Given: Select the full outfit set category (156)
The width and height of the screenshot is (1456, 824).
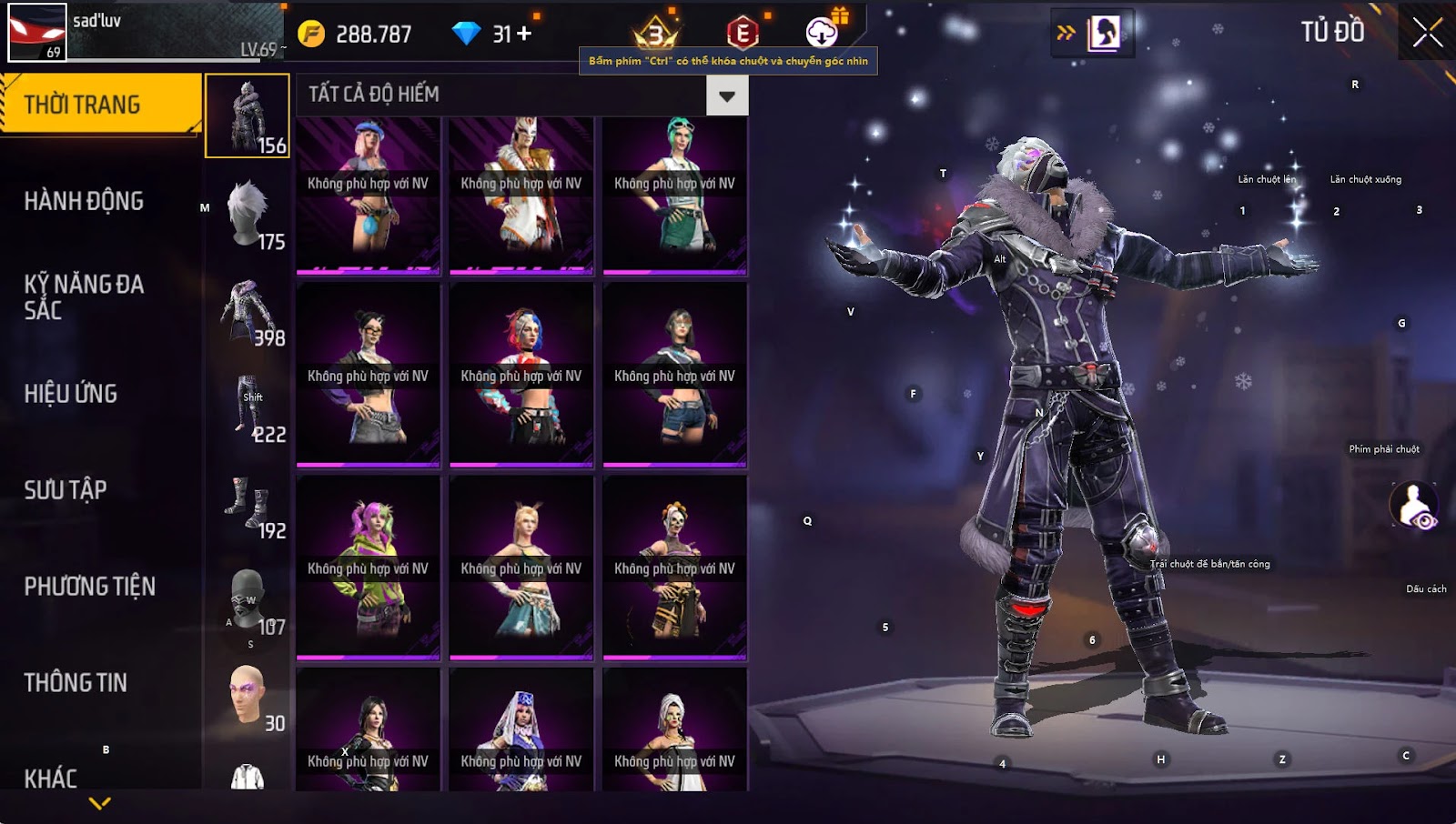Looking at the screenshot, I should click(x=248, y=116).
